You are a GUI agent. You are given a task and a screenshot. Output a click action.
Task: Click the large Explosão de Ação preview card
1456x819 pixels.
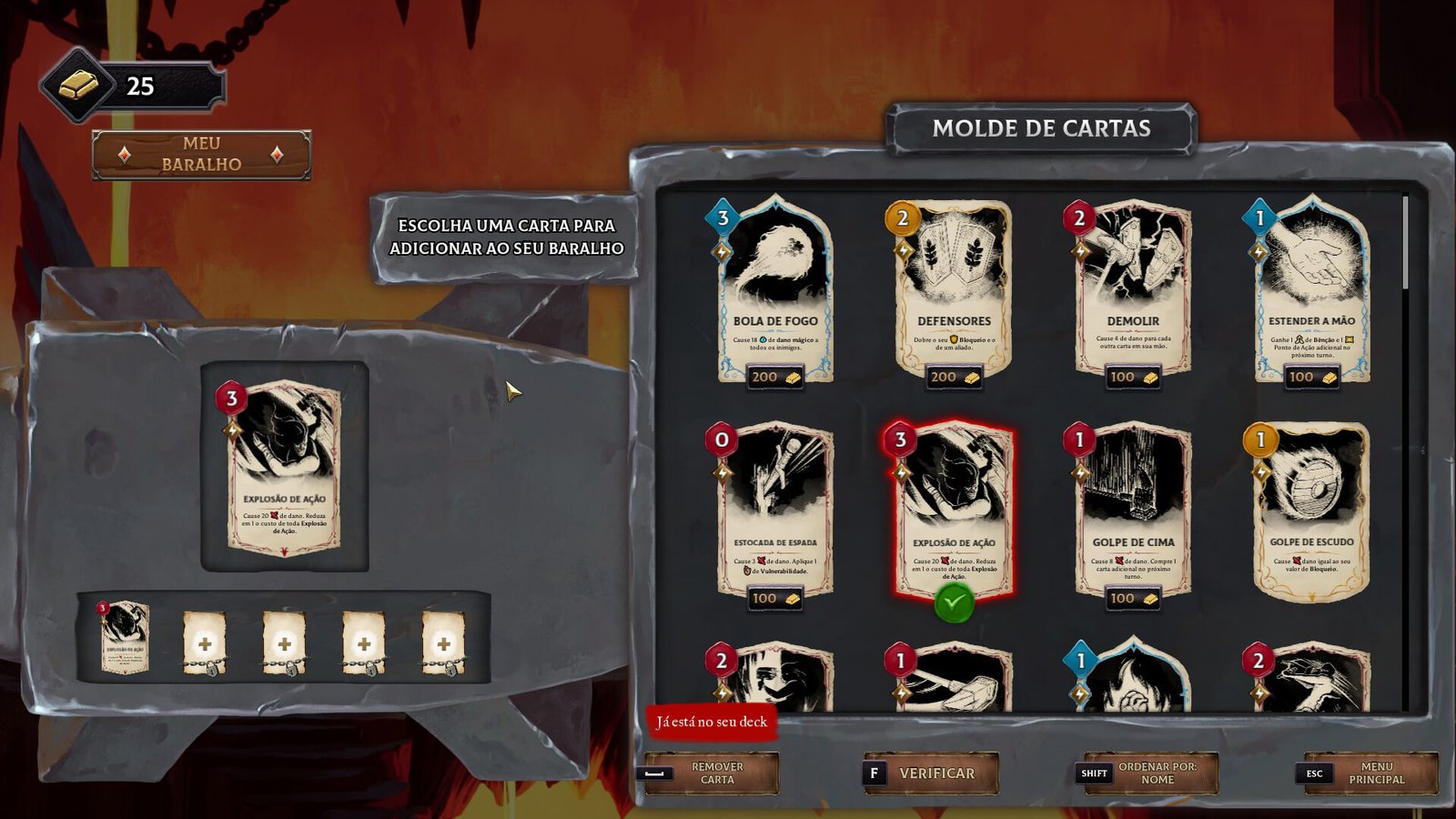coord(284,467)
